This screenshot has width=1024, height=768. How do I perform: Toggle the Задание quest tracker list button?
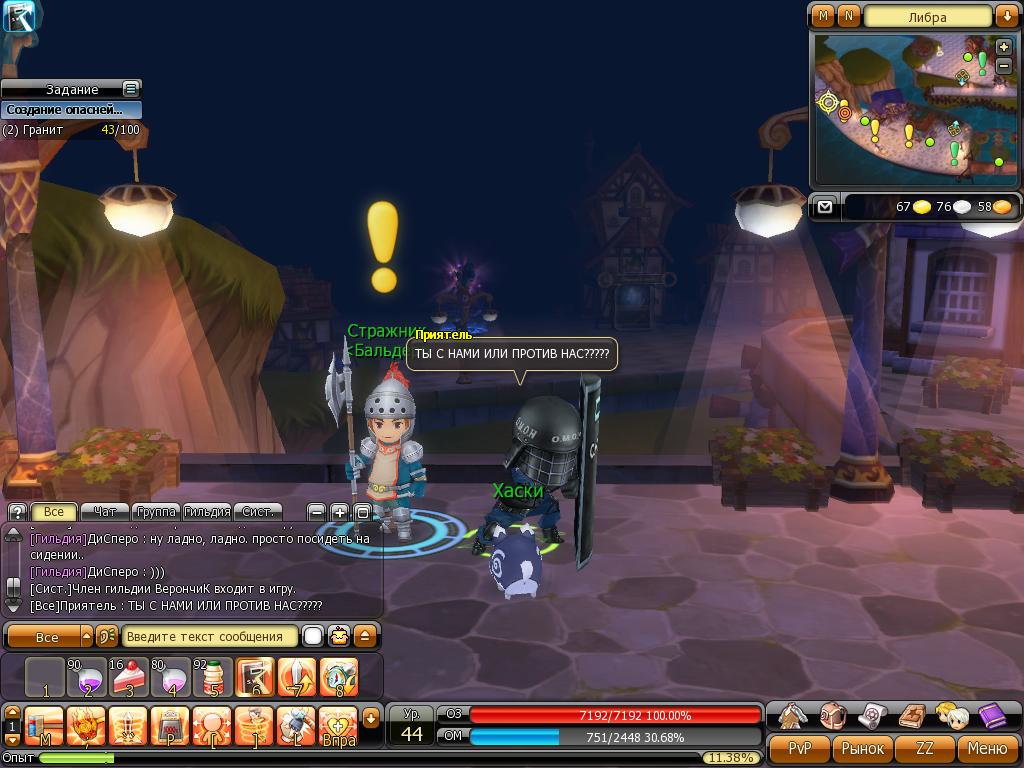130,89
